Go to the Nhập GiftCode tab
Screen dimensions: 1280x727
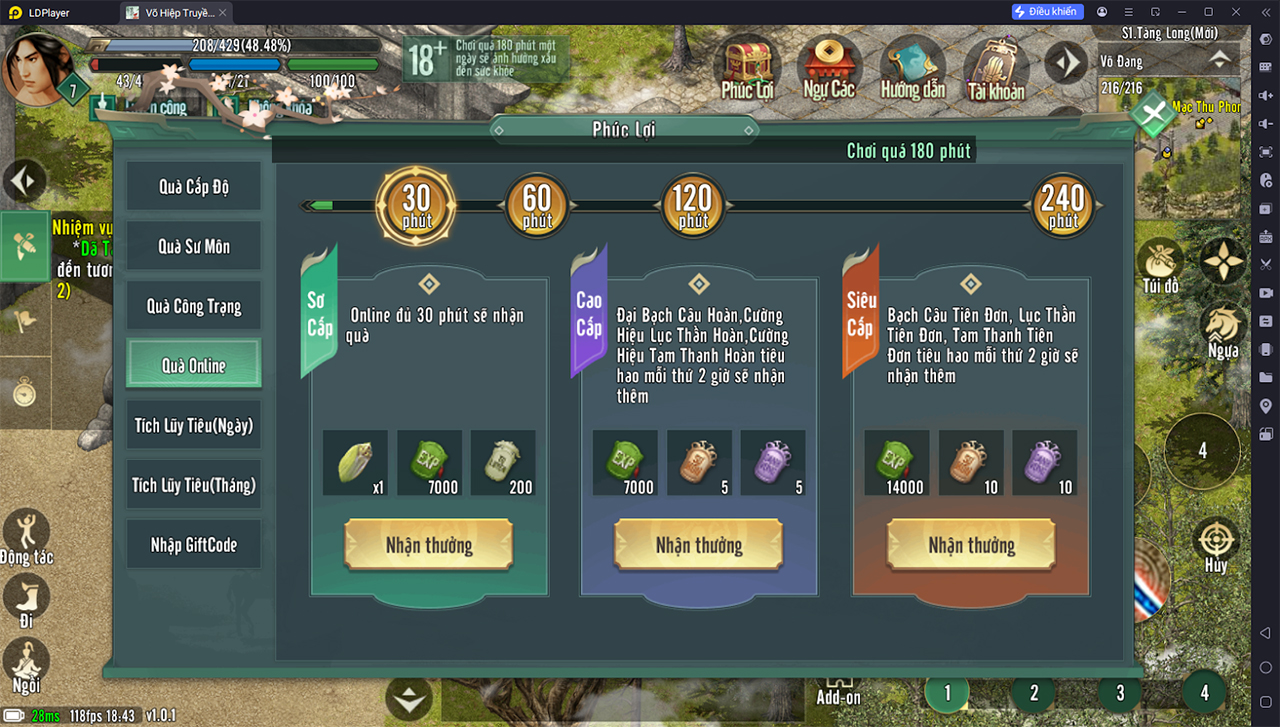[193, 545]
